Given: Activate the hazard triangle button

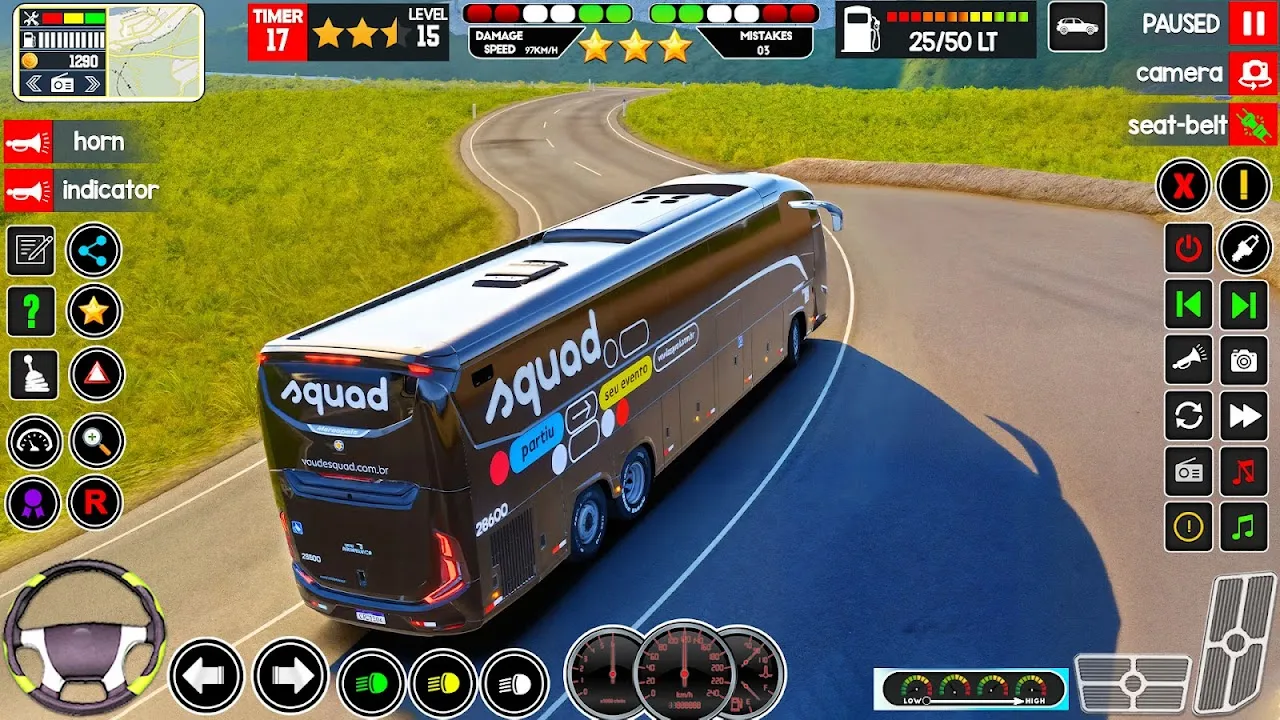Looking at the screenshot, I should pos(97,375).
